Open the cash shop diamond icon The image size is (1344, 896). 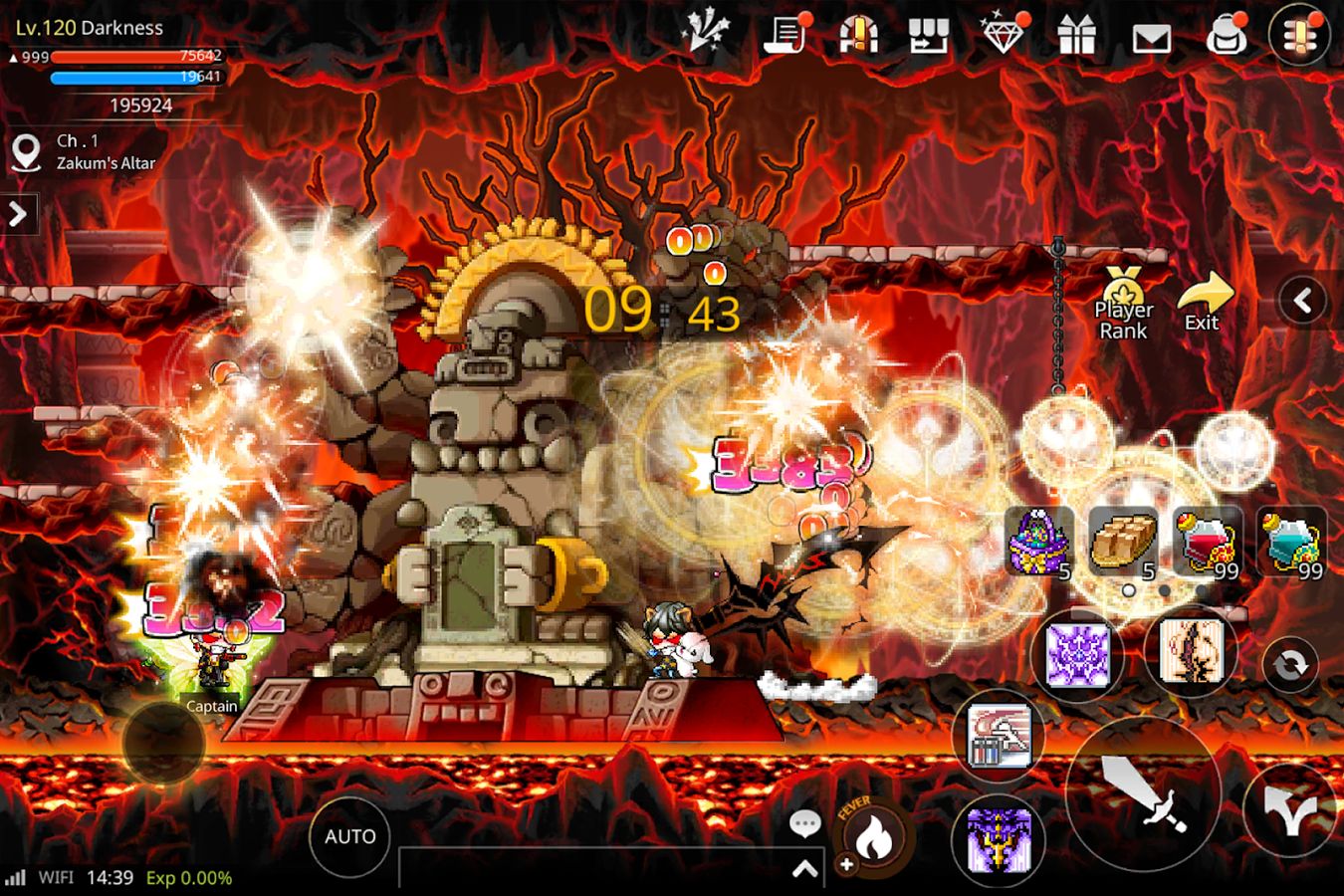pyautogui.click(x=1006, y=36)
